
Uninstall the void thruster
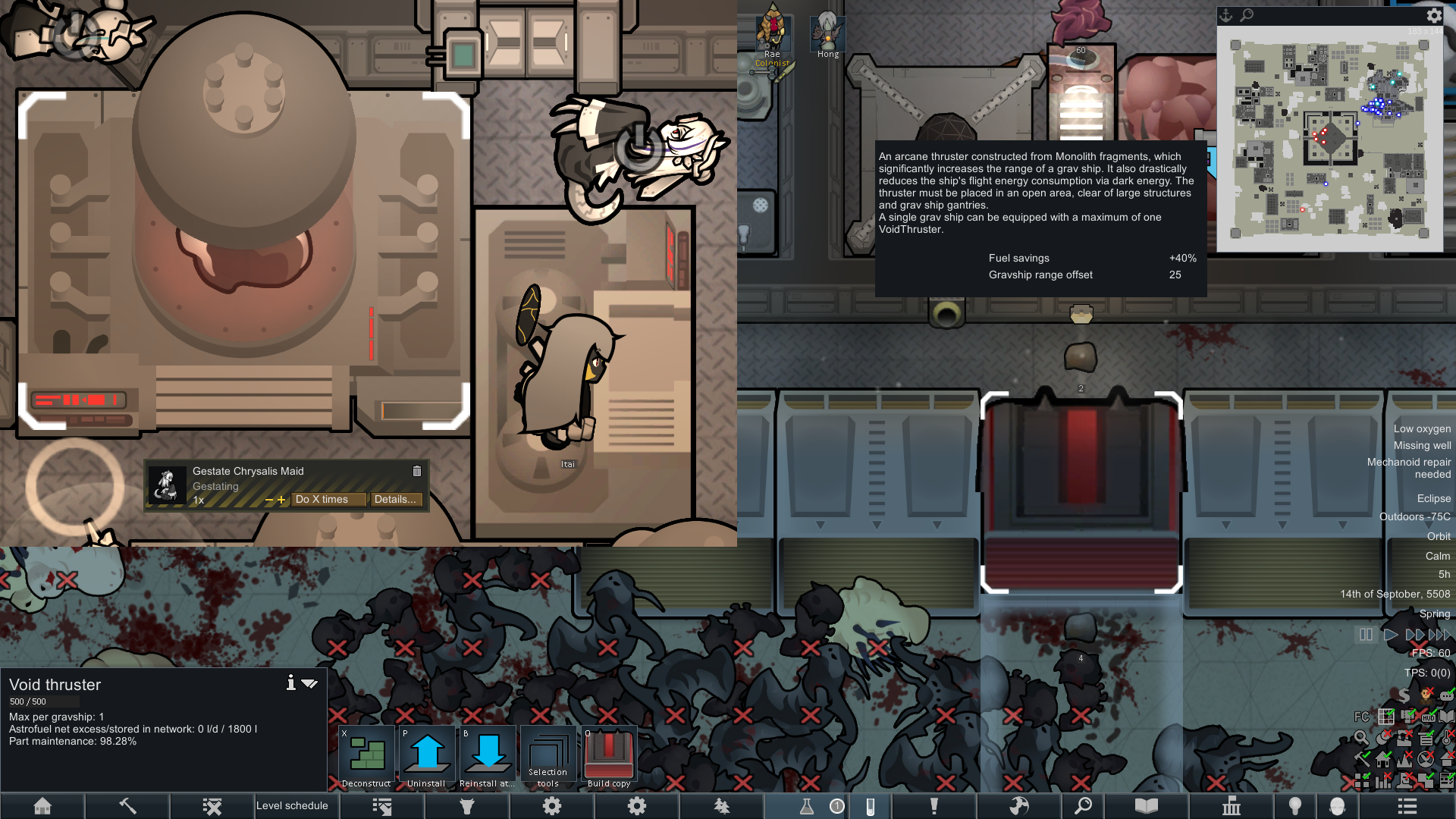click(427, 756)
